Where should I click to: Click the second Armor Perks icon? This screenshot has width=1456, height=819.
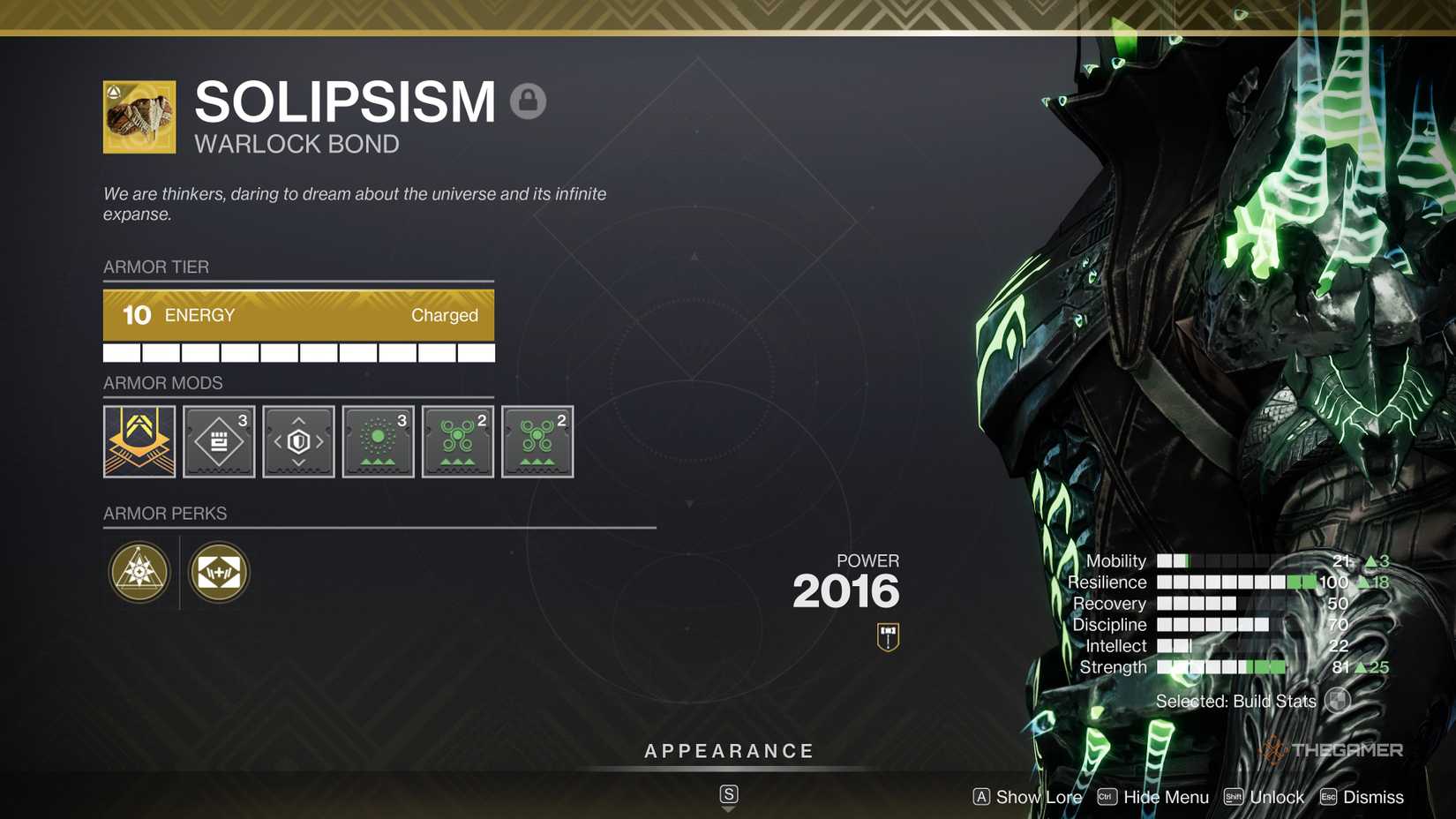(x=218, y=572)
